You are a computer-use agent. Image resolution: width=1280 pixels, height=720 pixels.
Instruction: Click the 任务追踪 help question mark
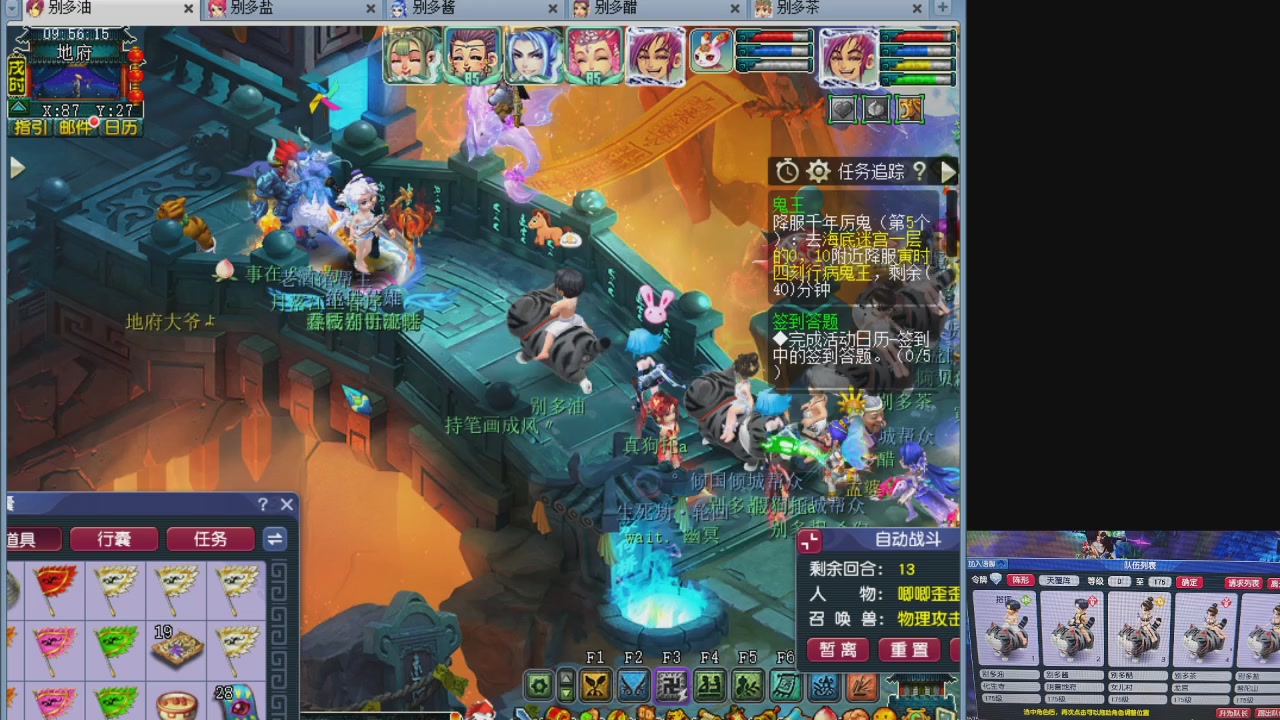(921, 171)
